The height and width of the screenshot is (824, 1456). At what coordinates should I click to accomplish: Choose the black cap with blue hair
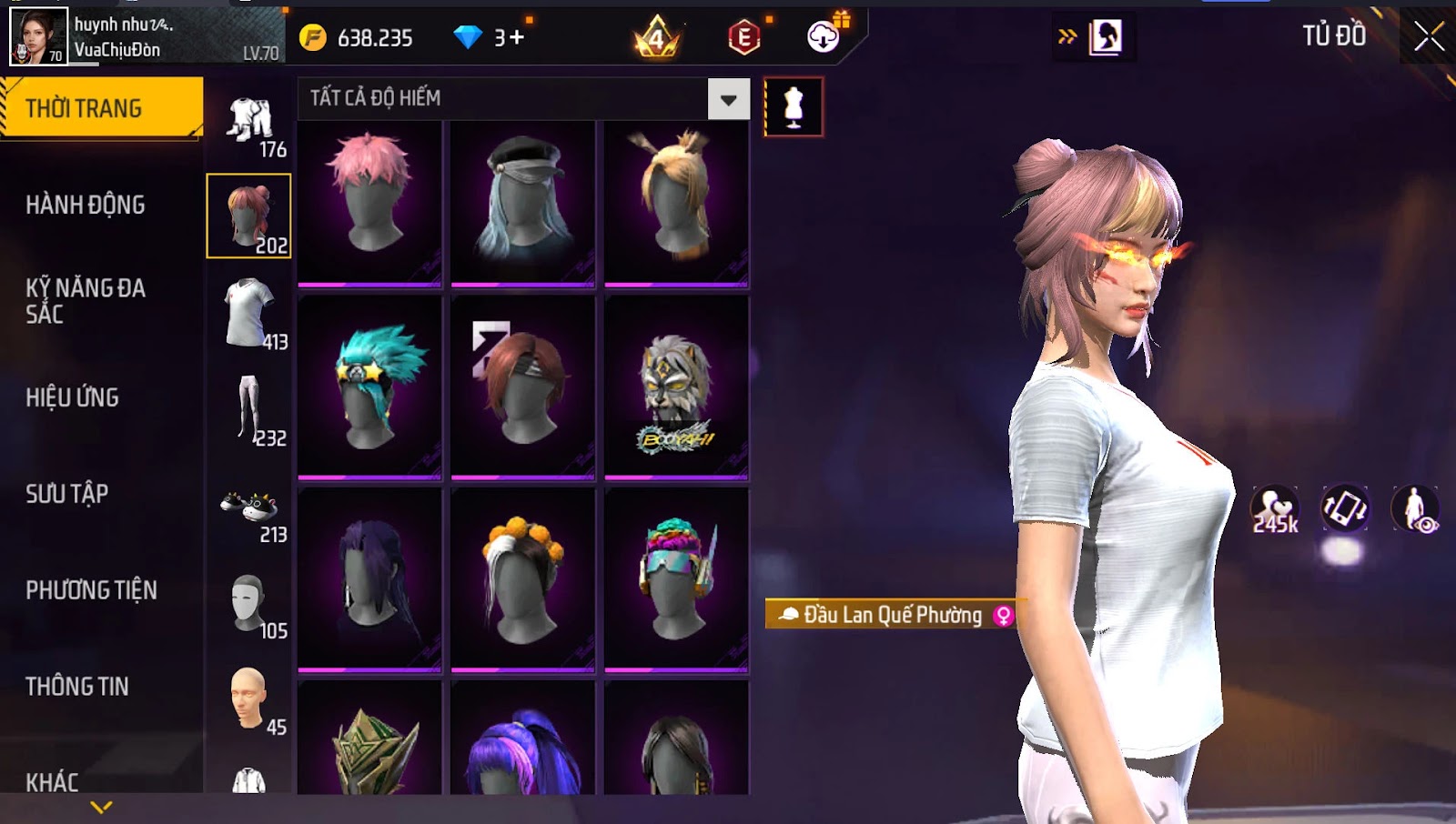[x=522, y=202]
